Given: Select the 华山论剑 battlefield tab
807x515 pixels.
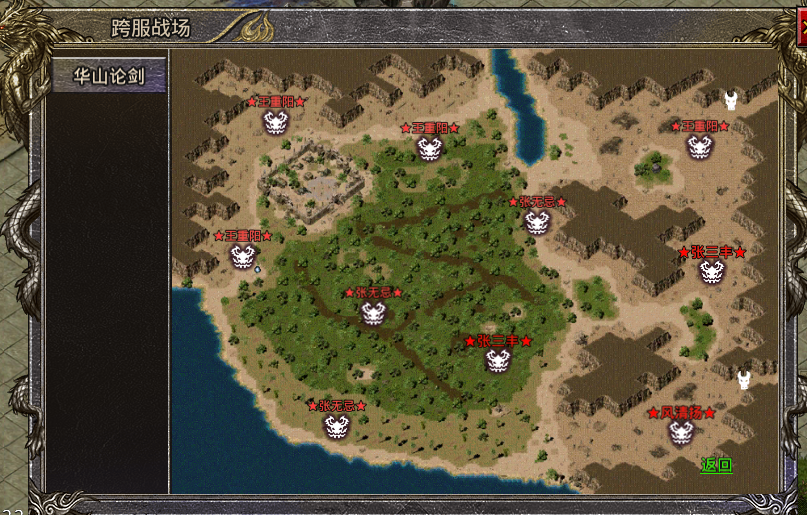Looking at the screenshot, I should pyautogui.click(x=109, y=75).
